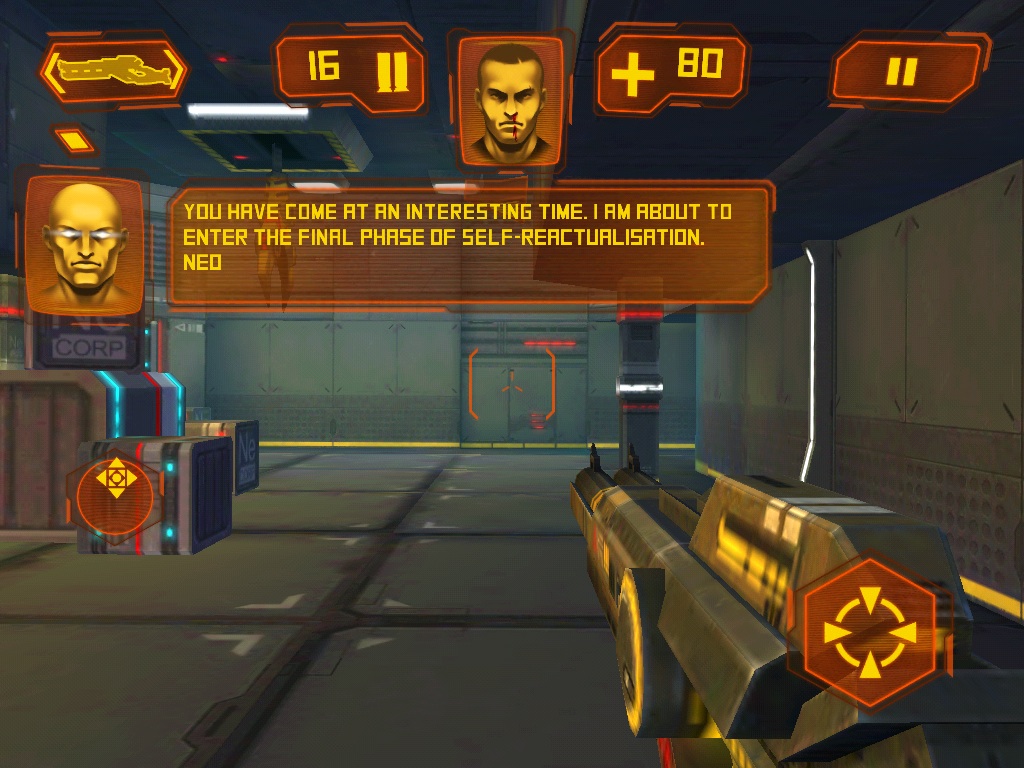The image size is (1024, 768).
Task: Tap the golden Neo speaker portrait
Action: click(x=84, y=245)
